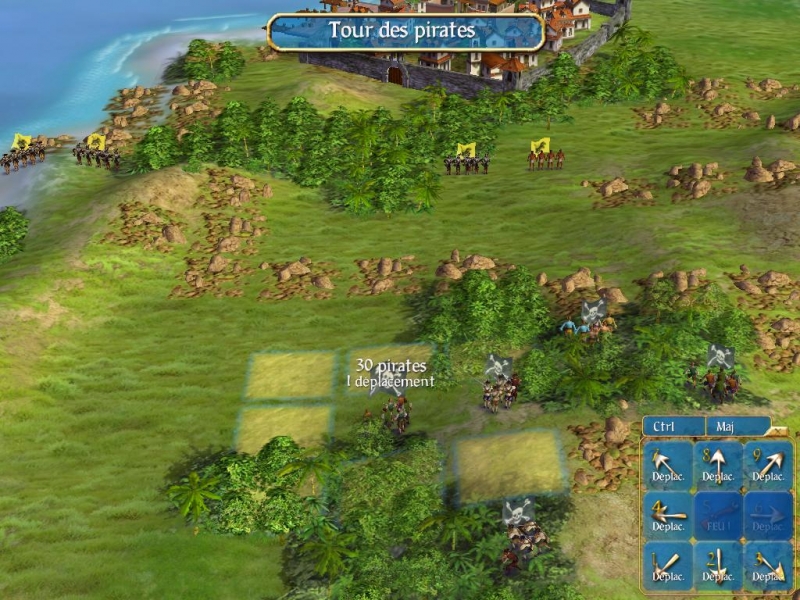Select the Ctrl tab on the command panel
The image size is (800, 600).
coord(673,426)
